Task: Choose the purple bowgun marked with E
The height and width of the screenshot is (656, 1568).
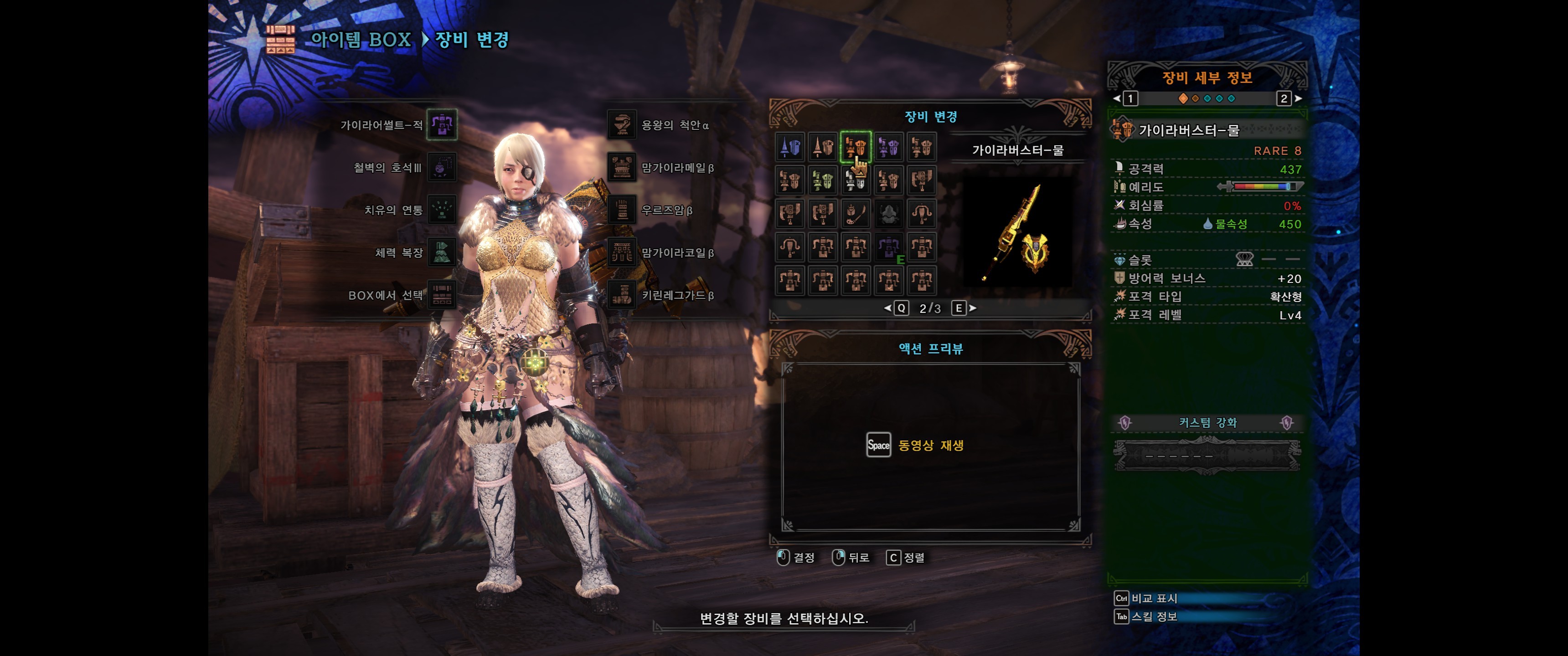Action: (x=888, y=247)
